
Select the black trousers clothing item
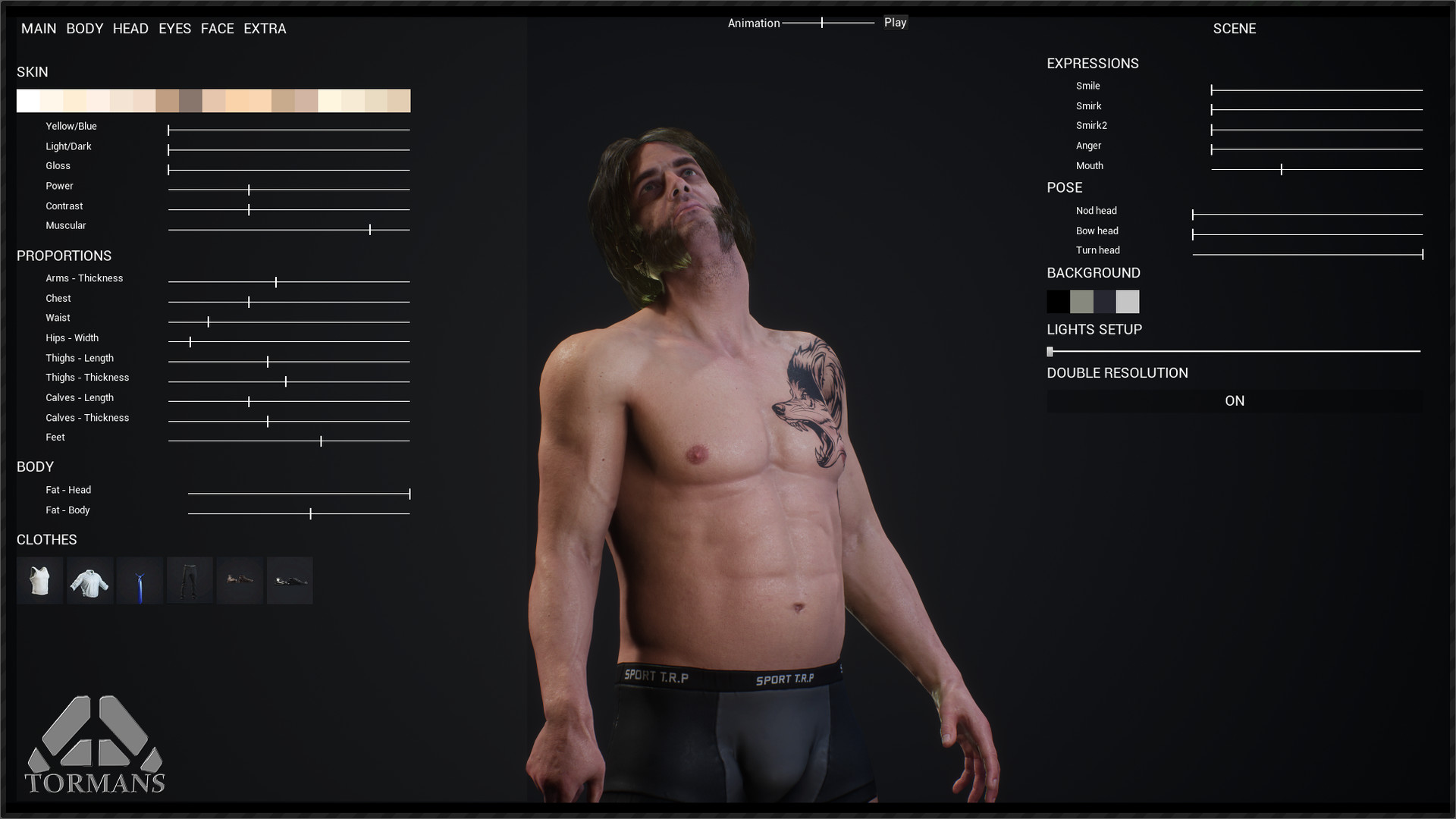click(190, 580)
